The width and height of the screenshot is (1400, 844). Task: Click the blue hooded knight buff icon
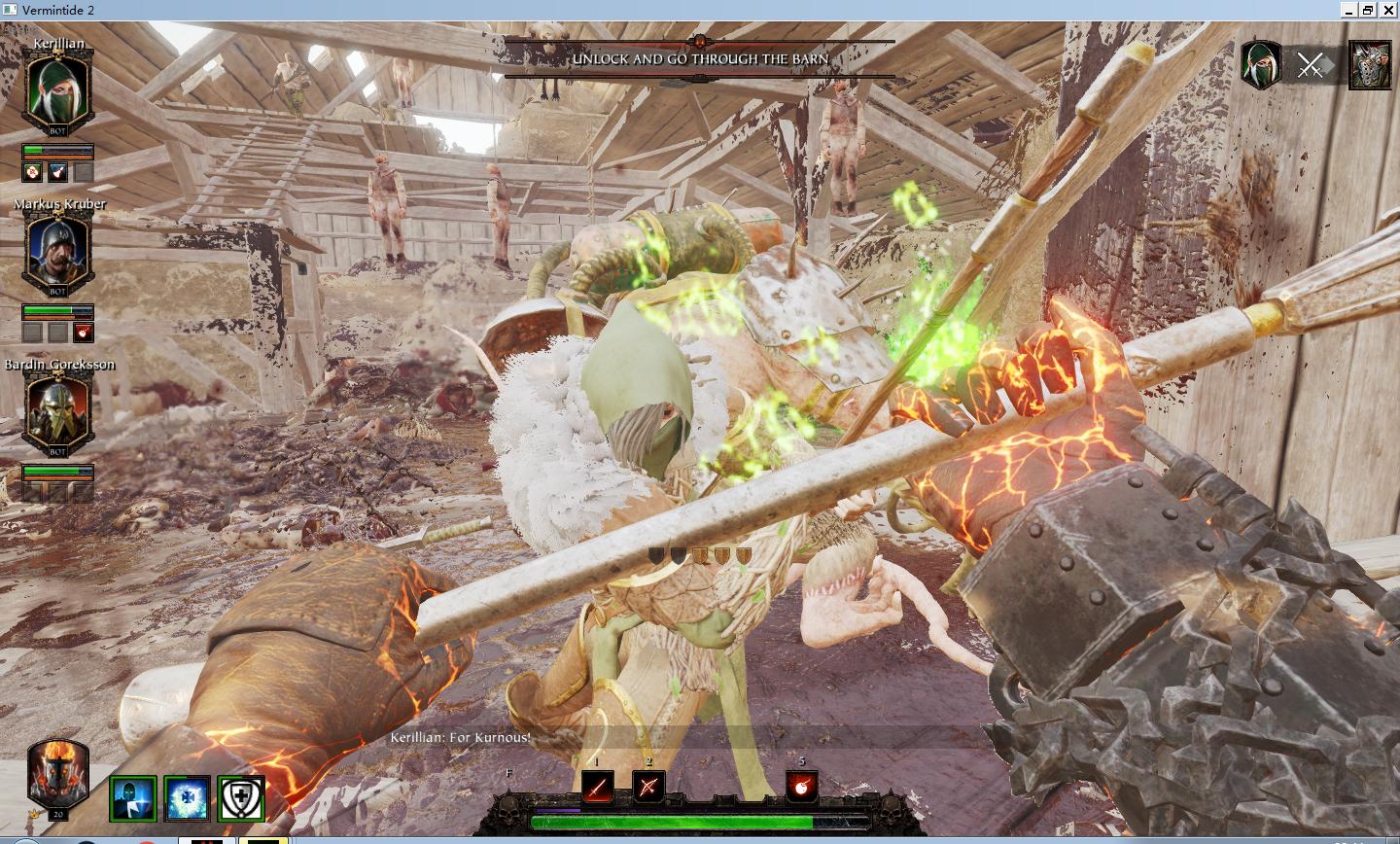coord(133,798)
